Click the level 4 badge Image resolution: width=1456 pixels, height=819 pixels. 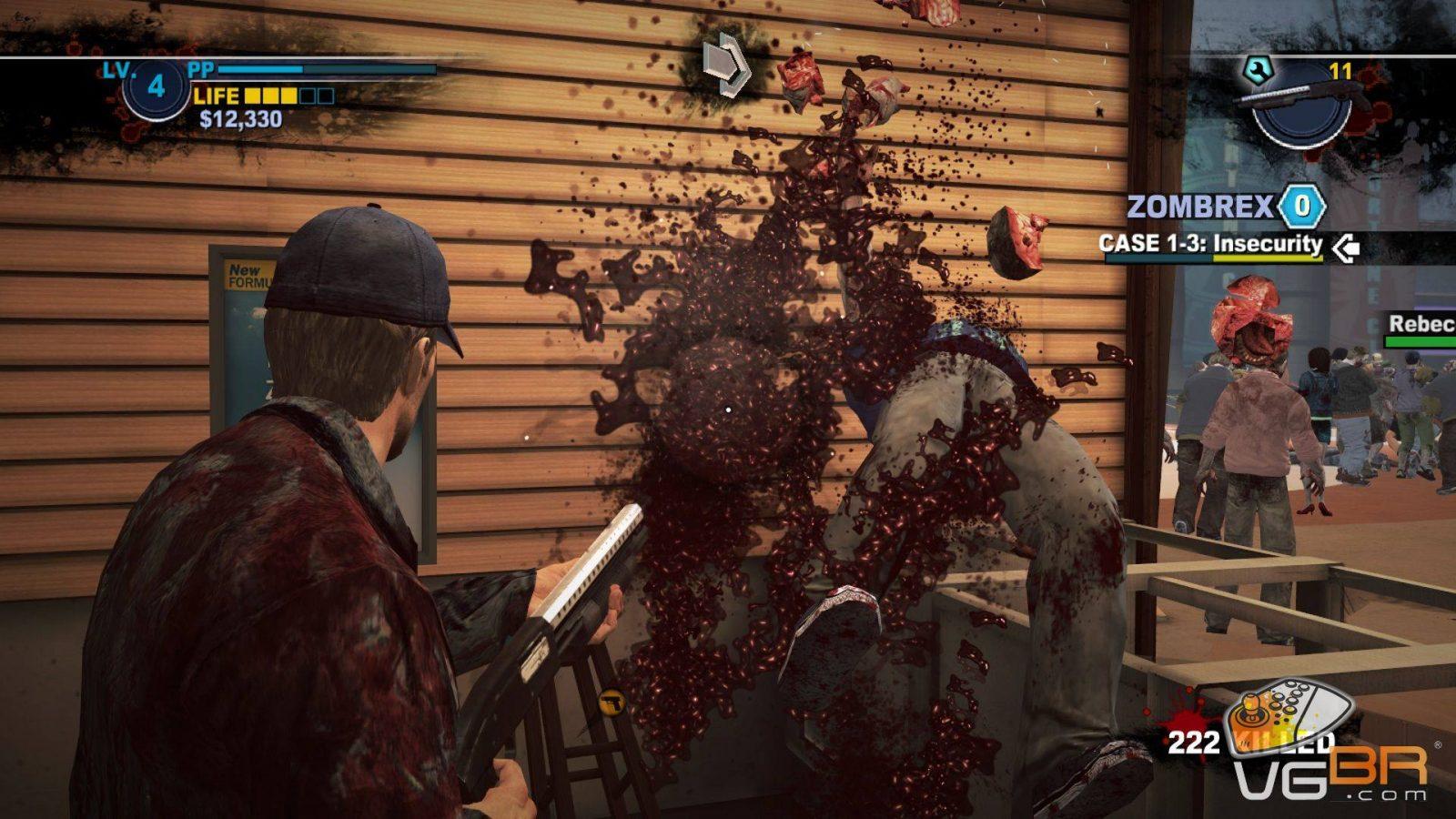point(156,86)
